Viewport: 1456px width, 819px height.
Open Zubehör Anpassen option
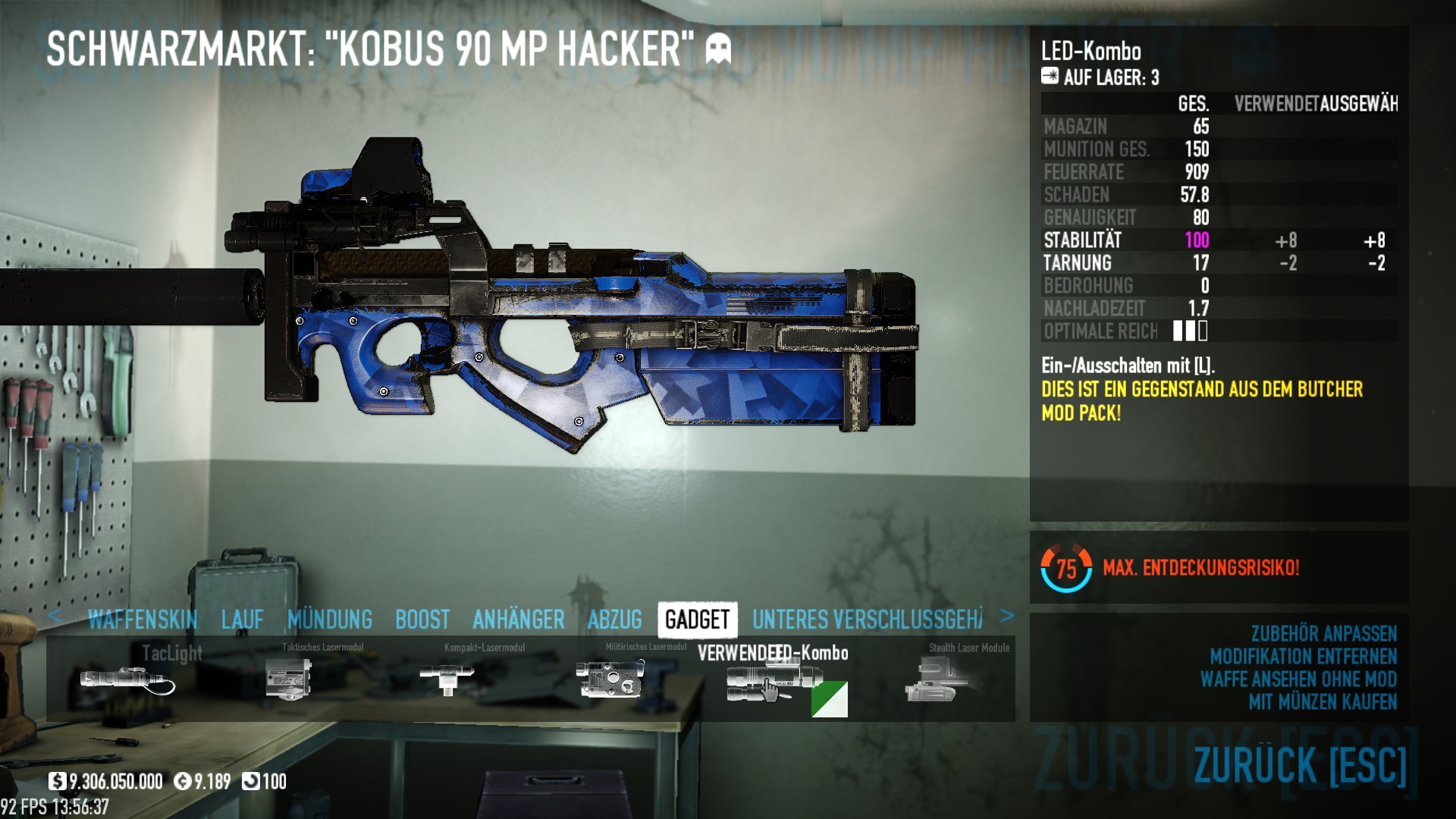(x=1323, y=633)
